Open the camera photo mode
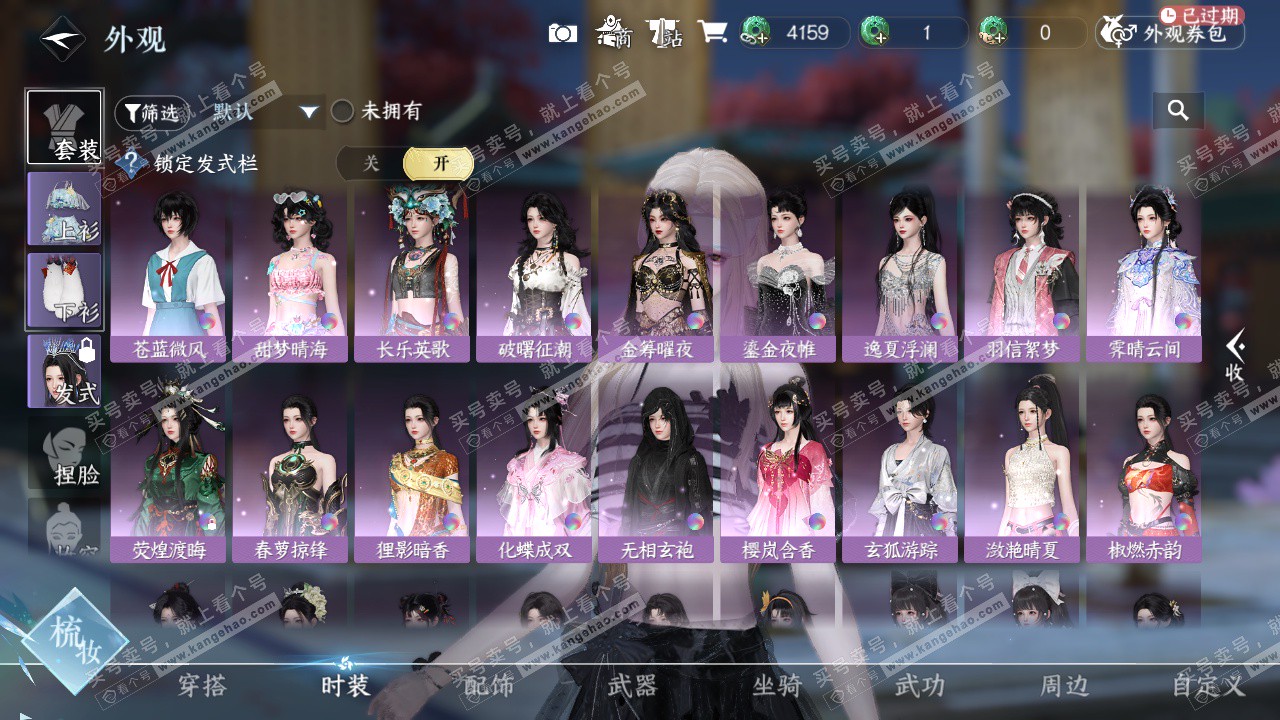Screen dimensions: 1280x720 (563, 33)
